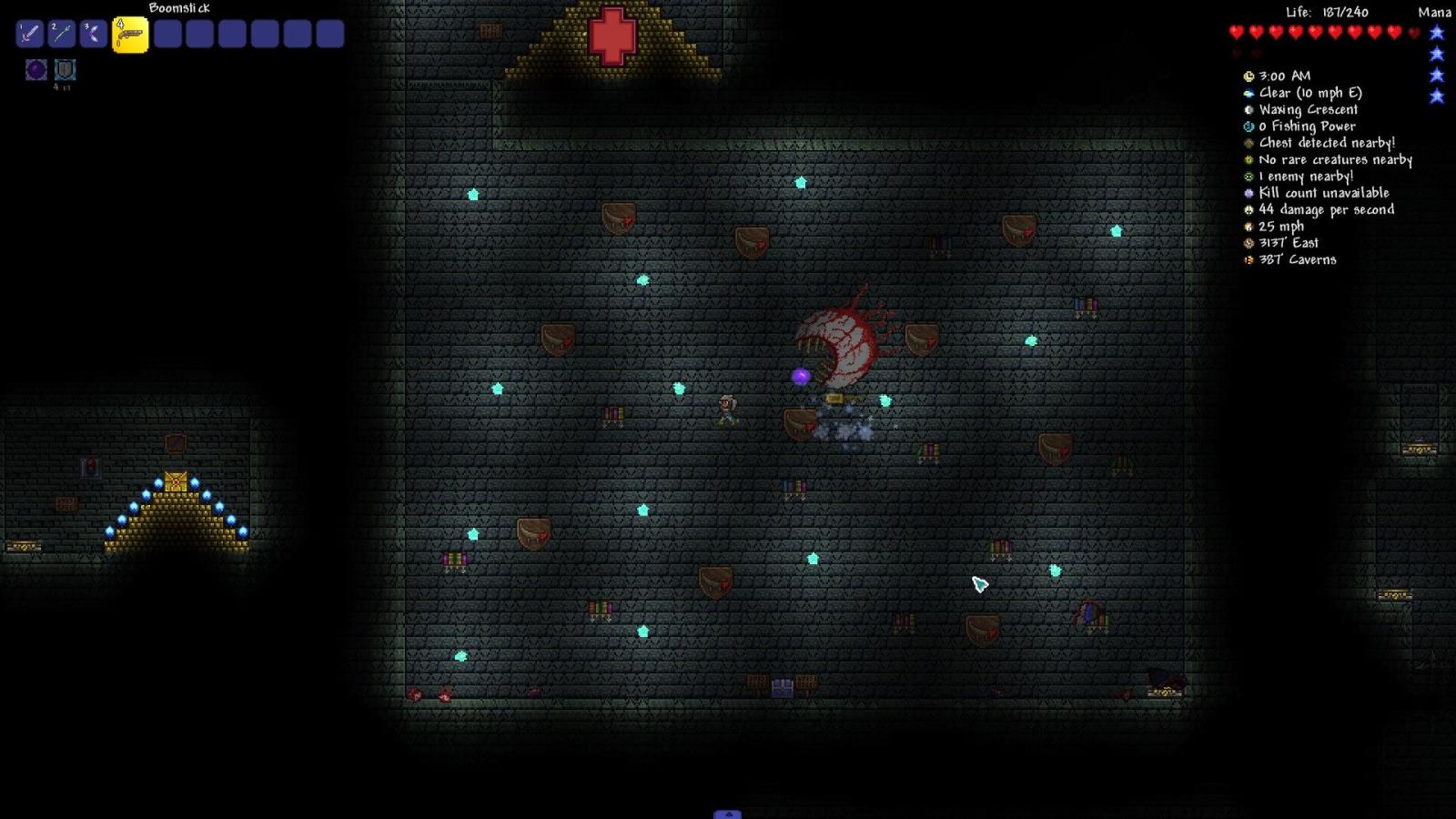Click the Waxing Crescent moon phase icon
The height and width of the screenshot is (819, 1456).
point(1249,109)
